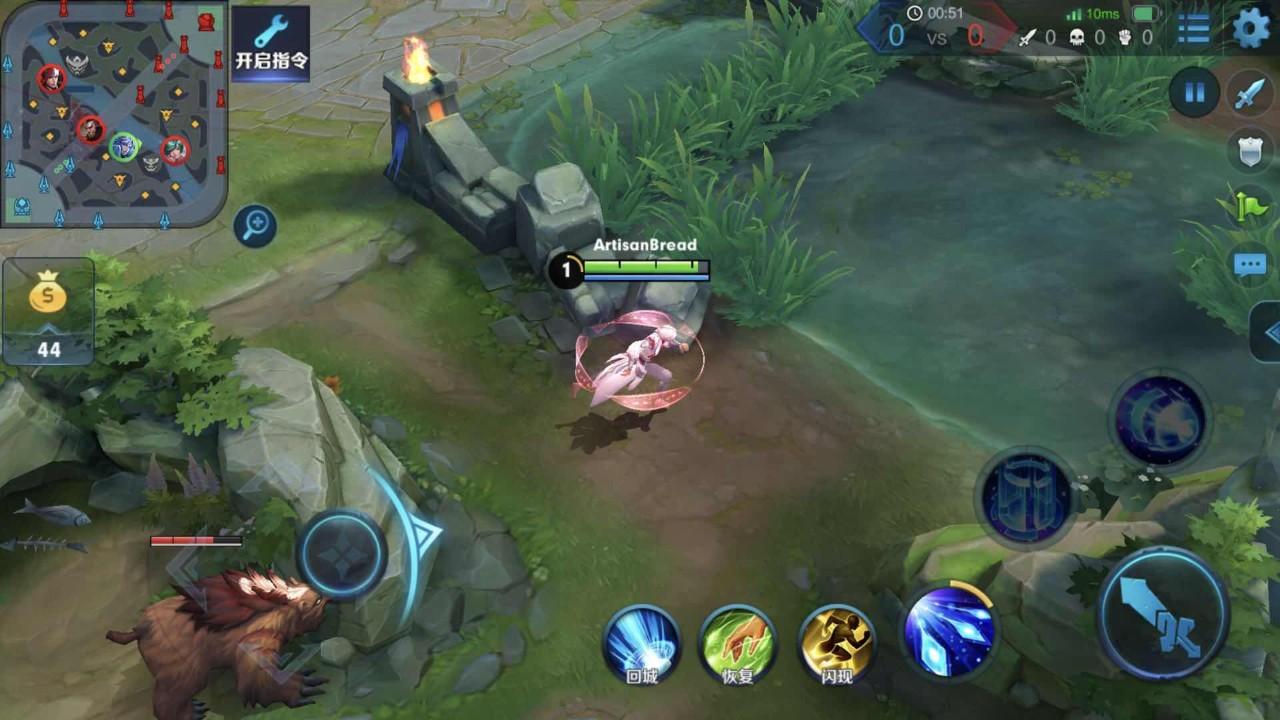Tap the 开启指令 wrench button
Image resolution: width=1280 pixels, height=720 pixels.
tap(271, 44)
